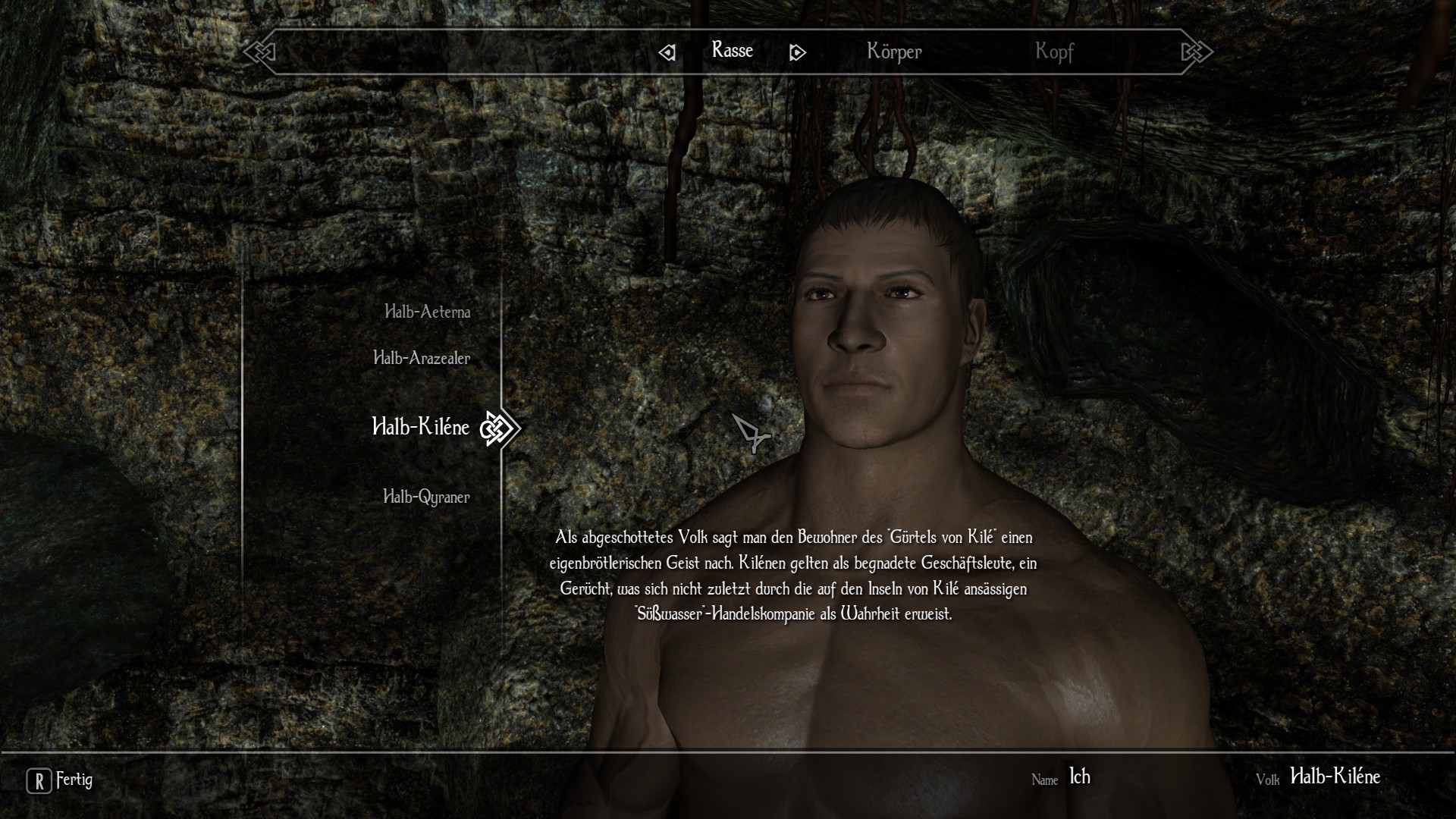Select the Rasse tab

(732, 51)
